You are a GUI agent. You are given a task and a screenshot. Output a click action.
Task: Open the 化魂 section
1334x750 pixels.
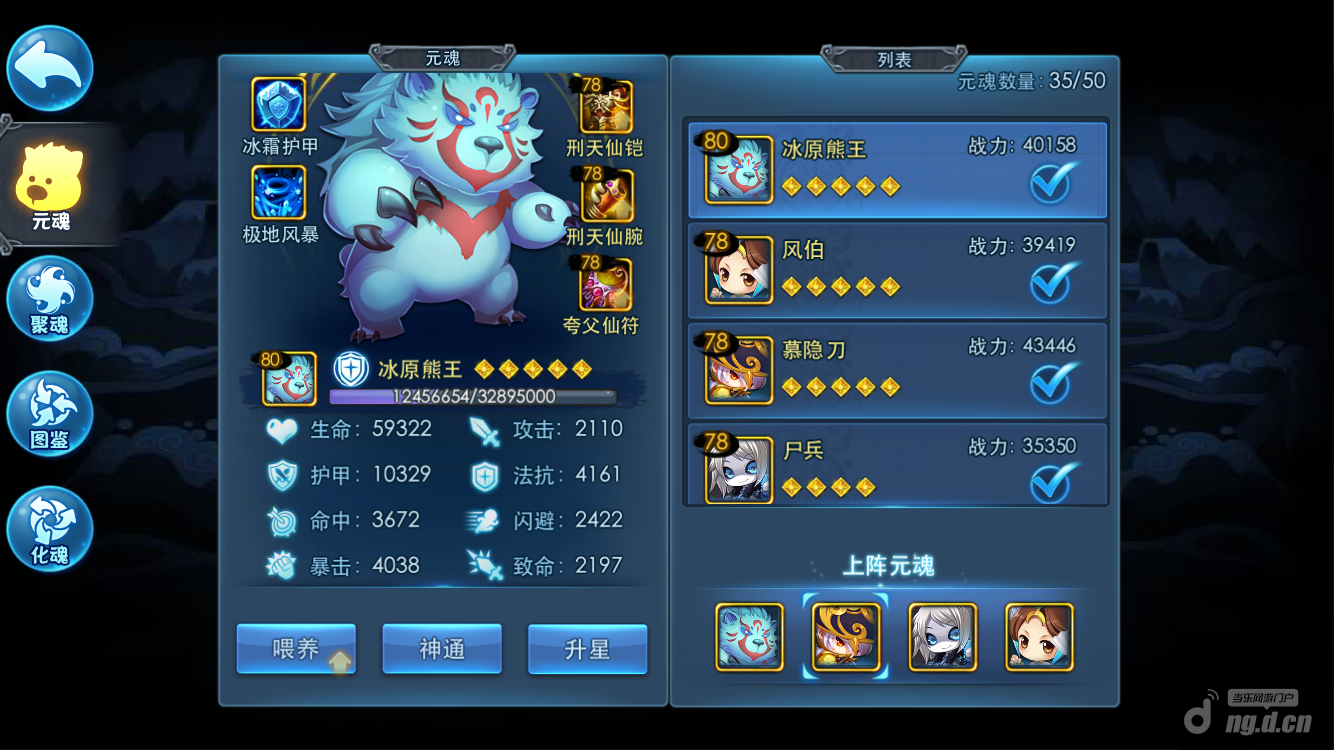(x=50, y=529)
